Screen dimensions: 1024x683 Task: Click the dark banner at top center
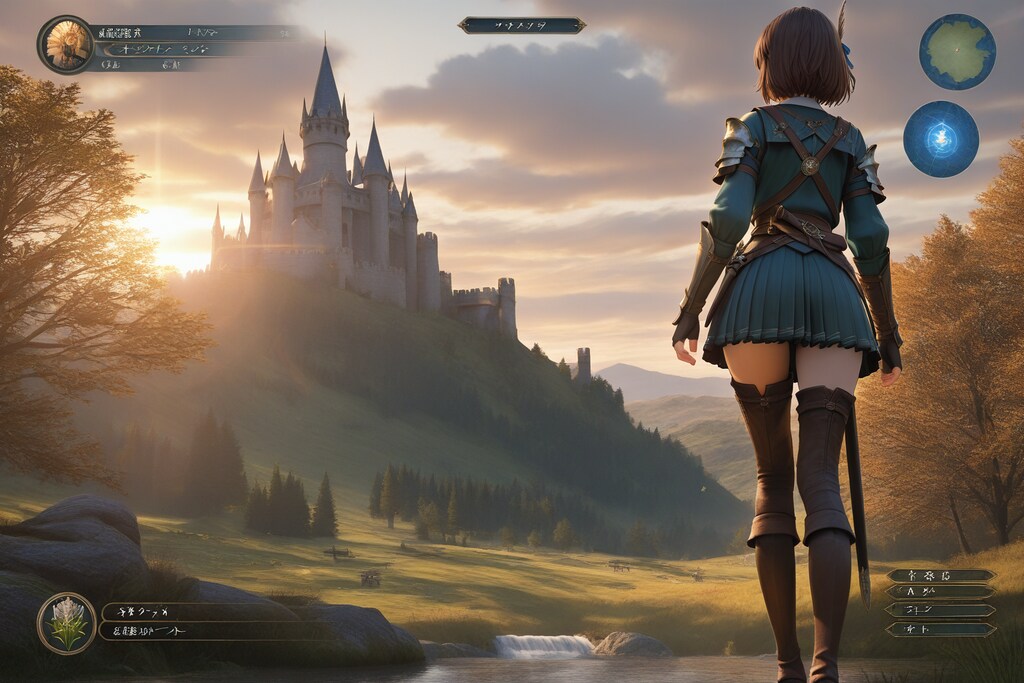point(522,25)
